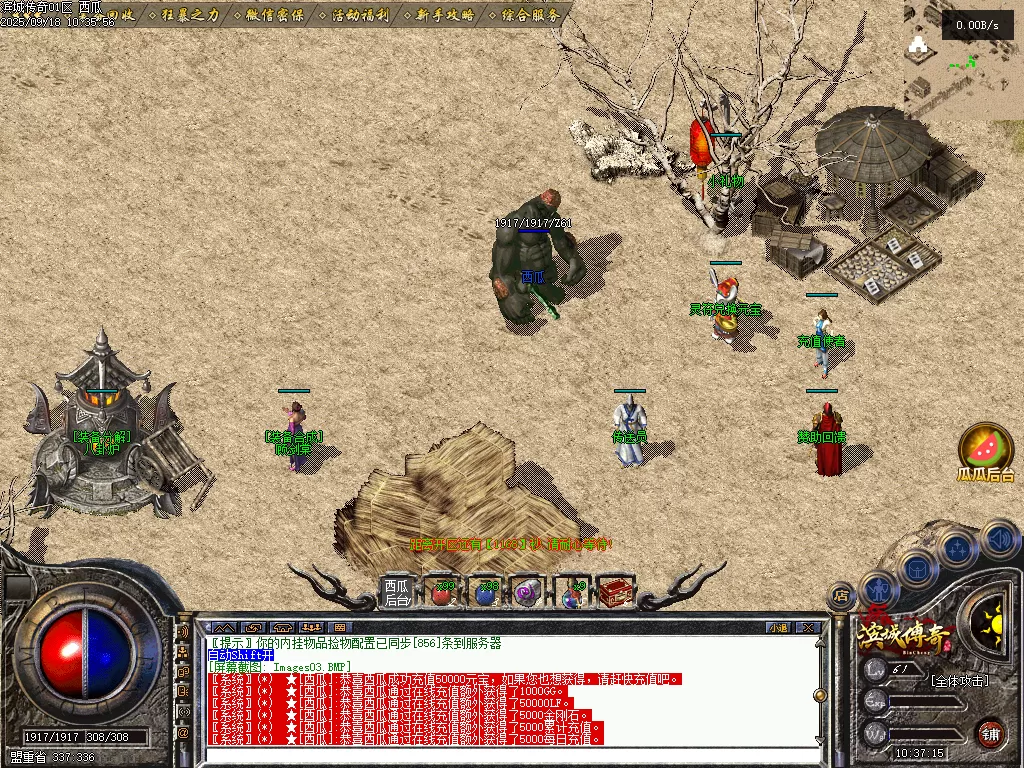Open the 店 shop button
1024x768 pixels.
[x=842, y=595]
